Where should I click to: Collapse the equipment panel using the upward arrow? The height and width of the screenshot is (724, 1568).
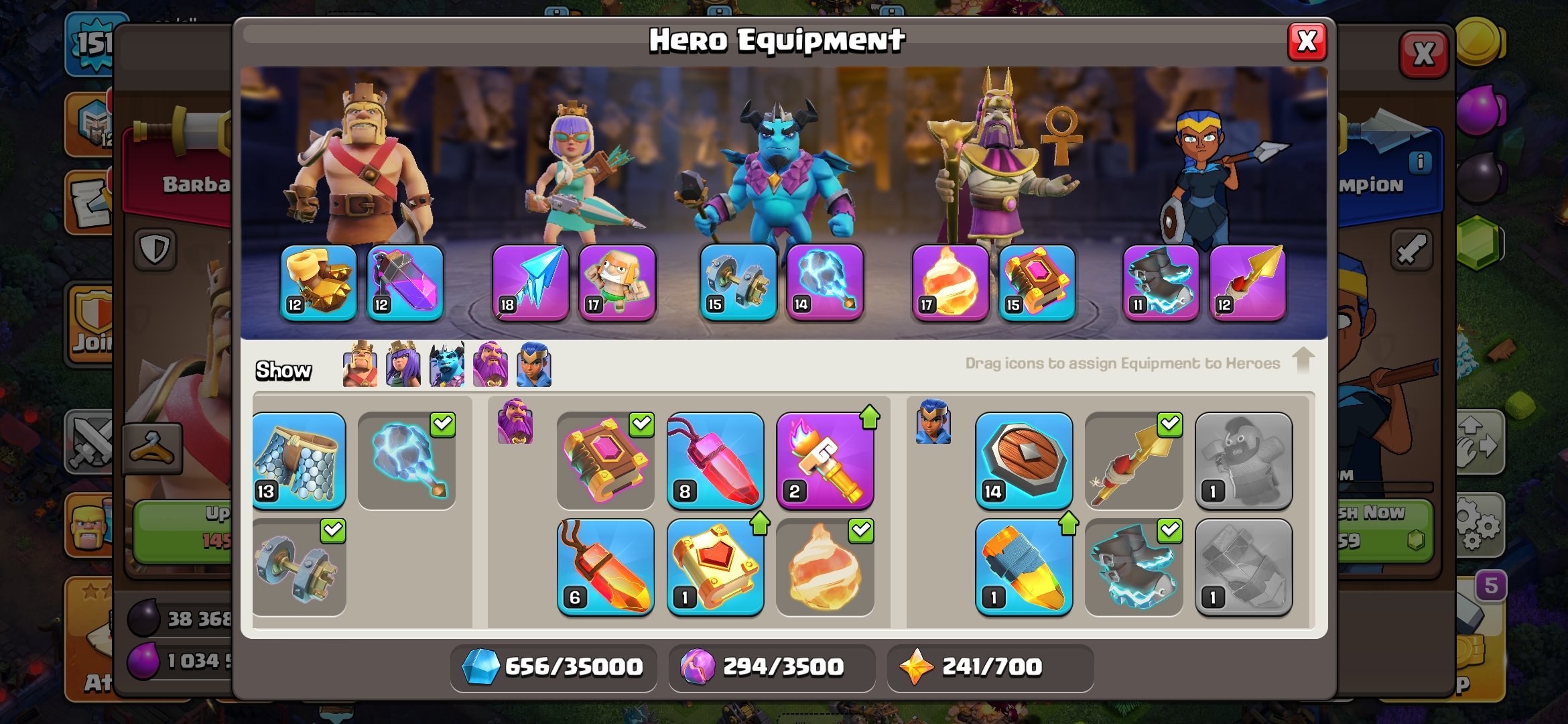point(1305,362)
